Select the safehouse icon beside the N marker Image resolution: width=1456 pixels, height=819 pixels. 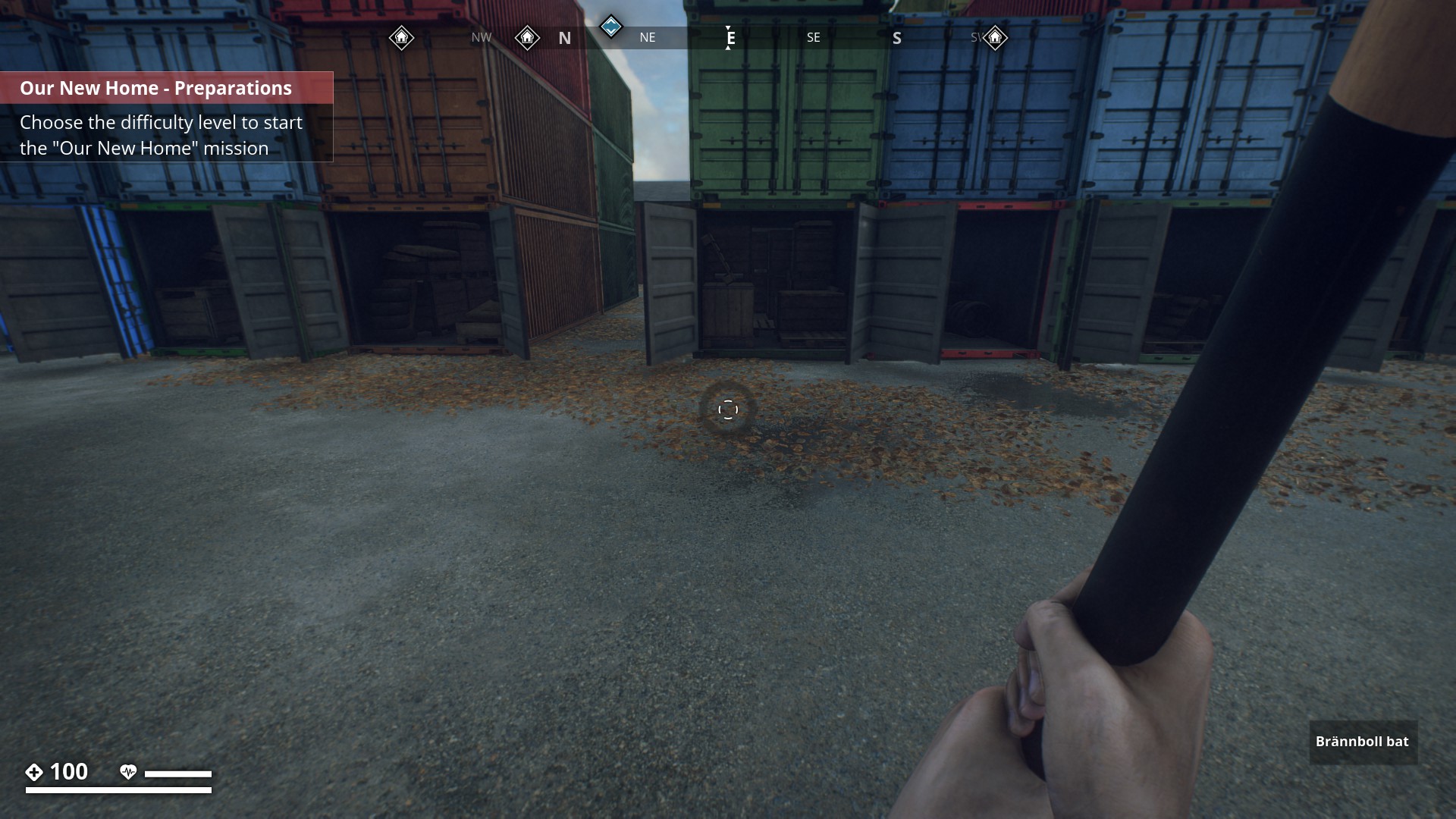[x=527, y=36]
